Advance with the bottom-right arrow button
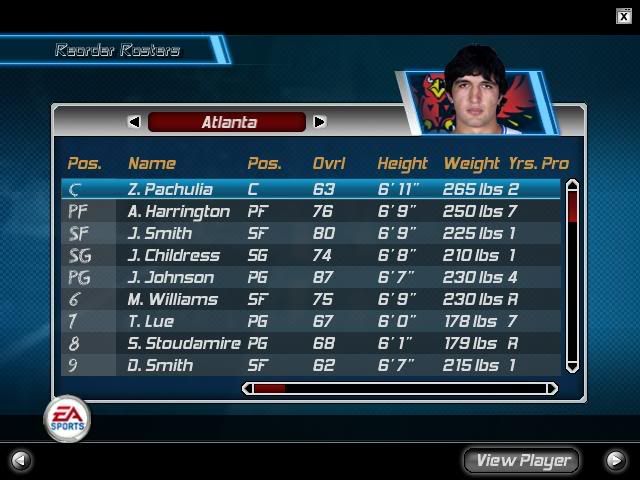The height and width of the screenshot is (480, 640). point(616,460)
